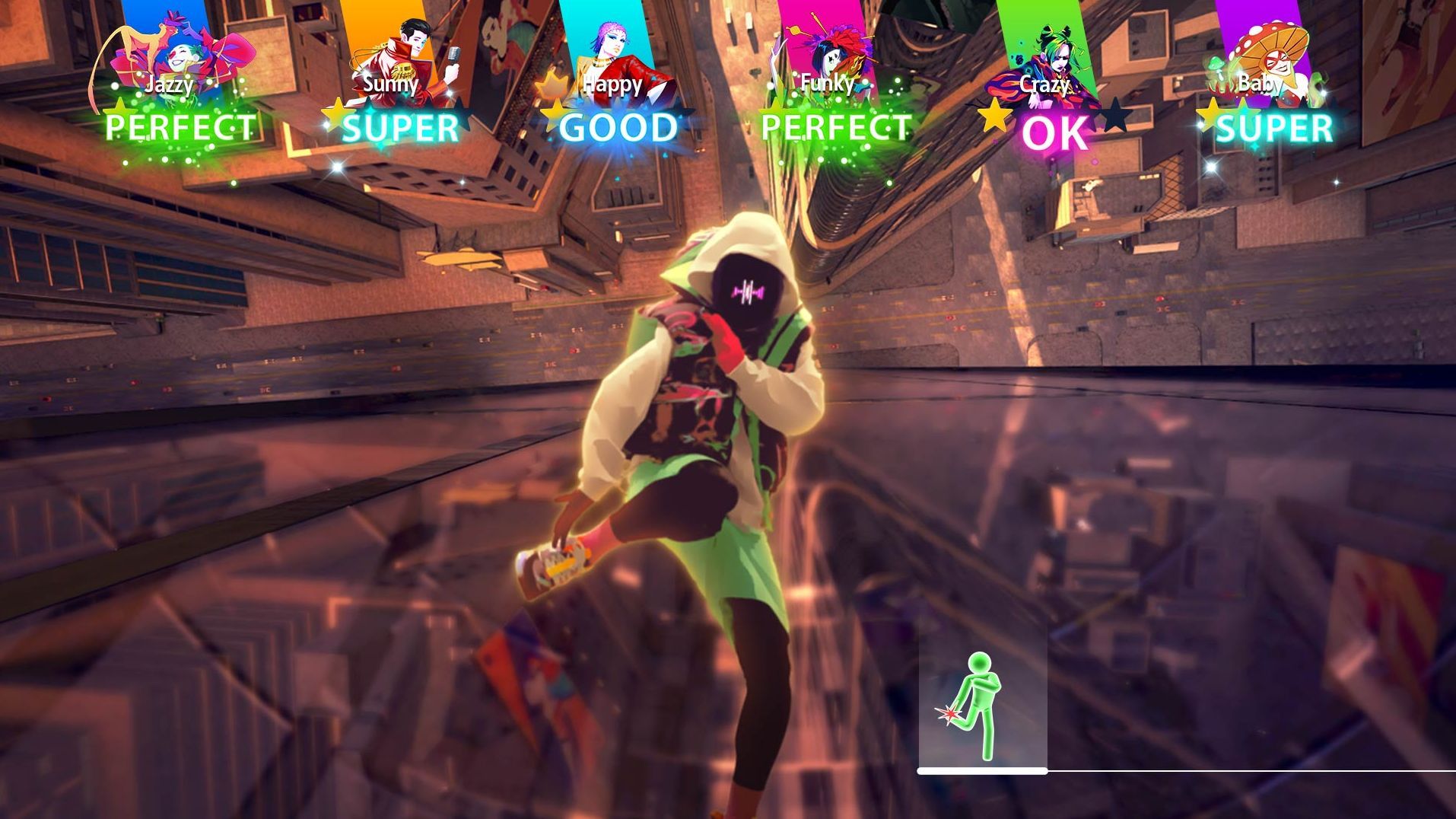Screen dimensions: 1456x819
Task: Toggle the unfilled star beside Crazy's OK rating
Action: coord(1113,114)
